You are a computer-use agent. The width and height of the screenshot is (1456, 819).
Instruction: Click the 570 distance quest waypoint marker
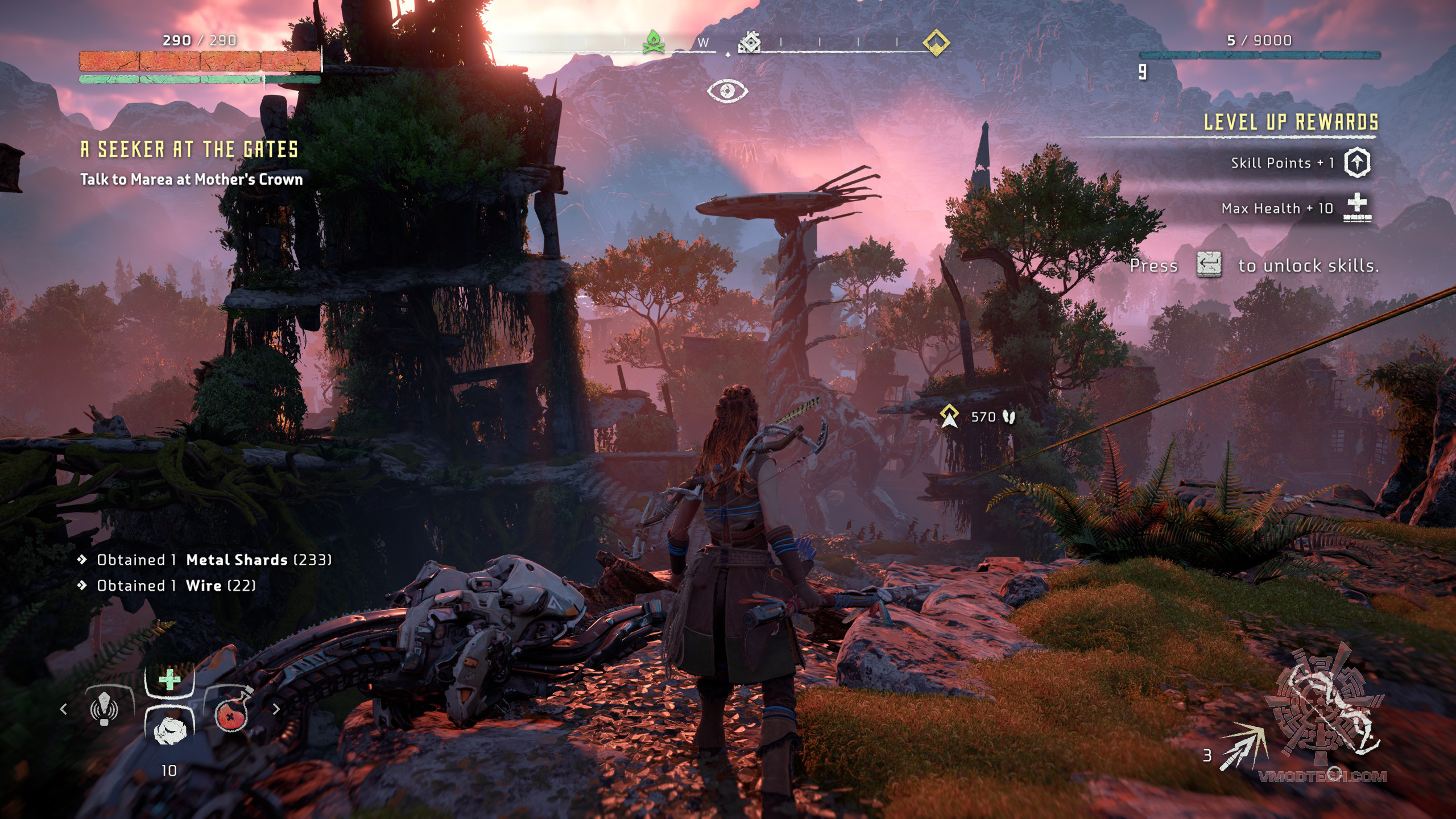point(949,416)
